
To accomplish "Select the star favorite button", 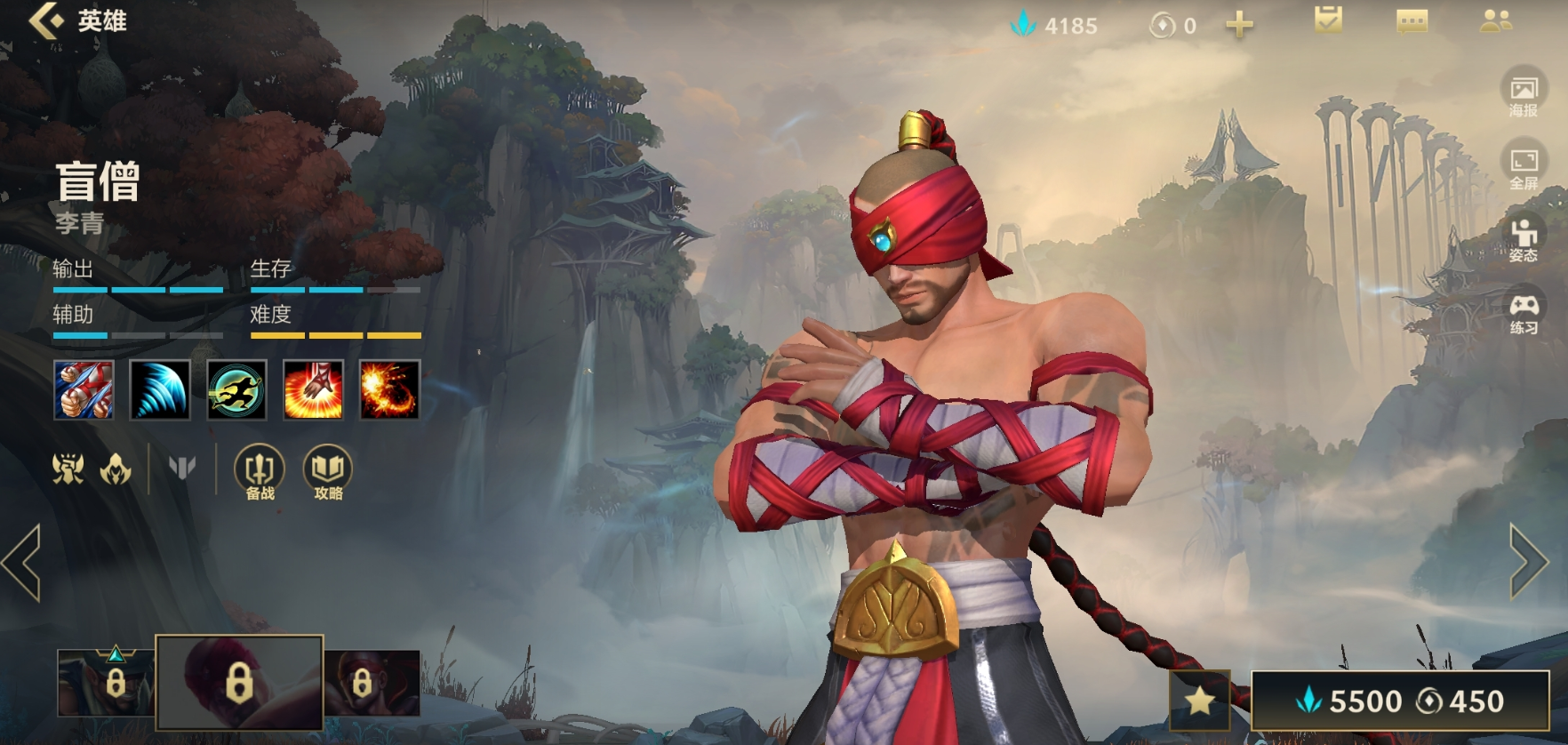I will click(x=1200, y=701).
